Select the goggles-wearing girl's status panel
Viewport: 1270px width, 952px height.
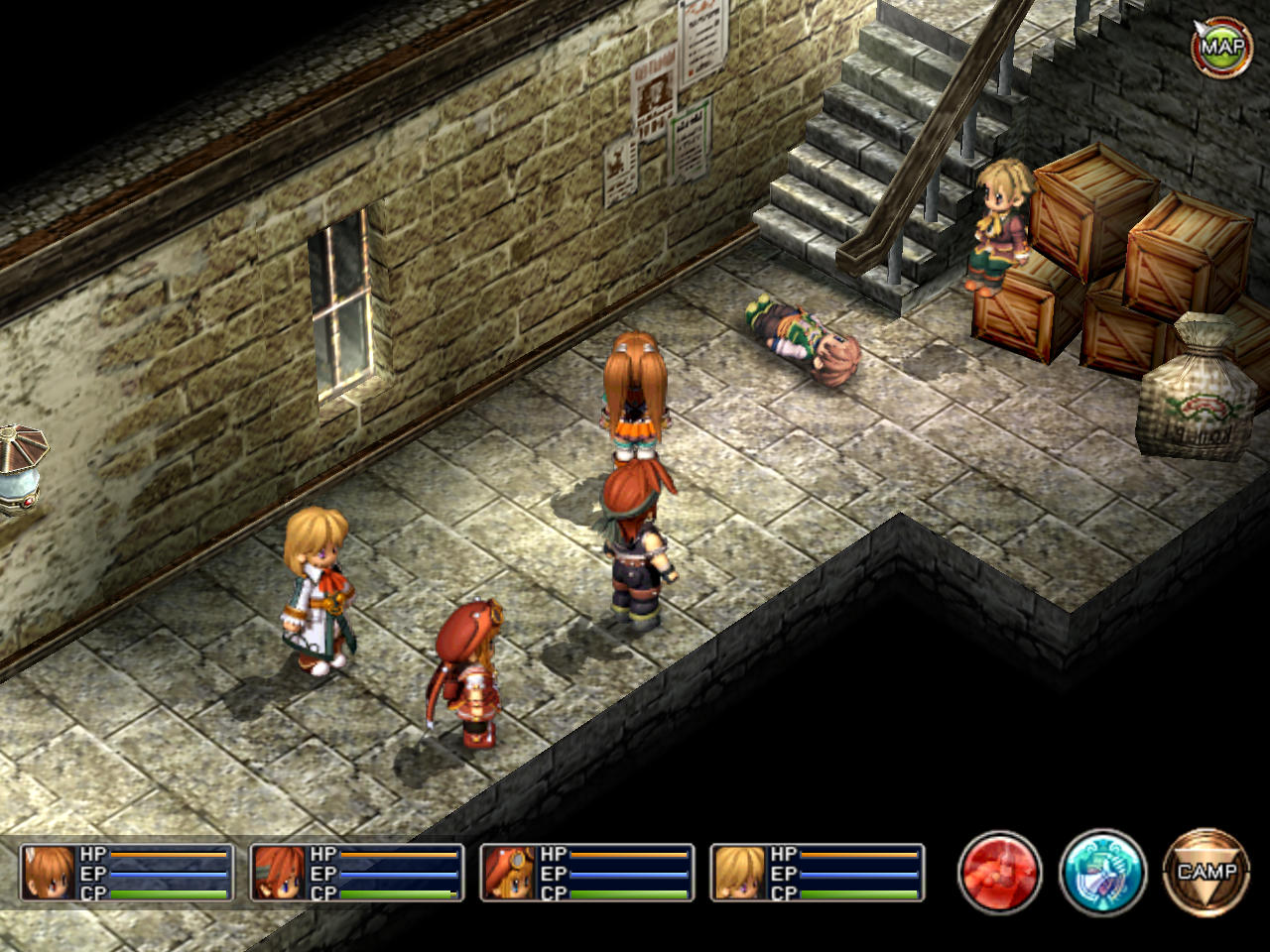click(587, 873)
